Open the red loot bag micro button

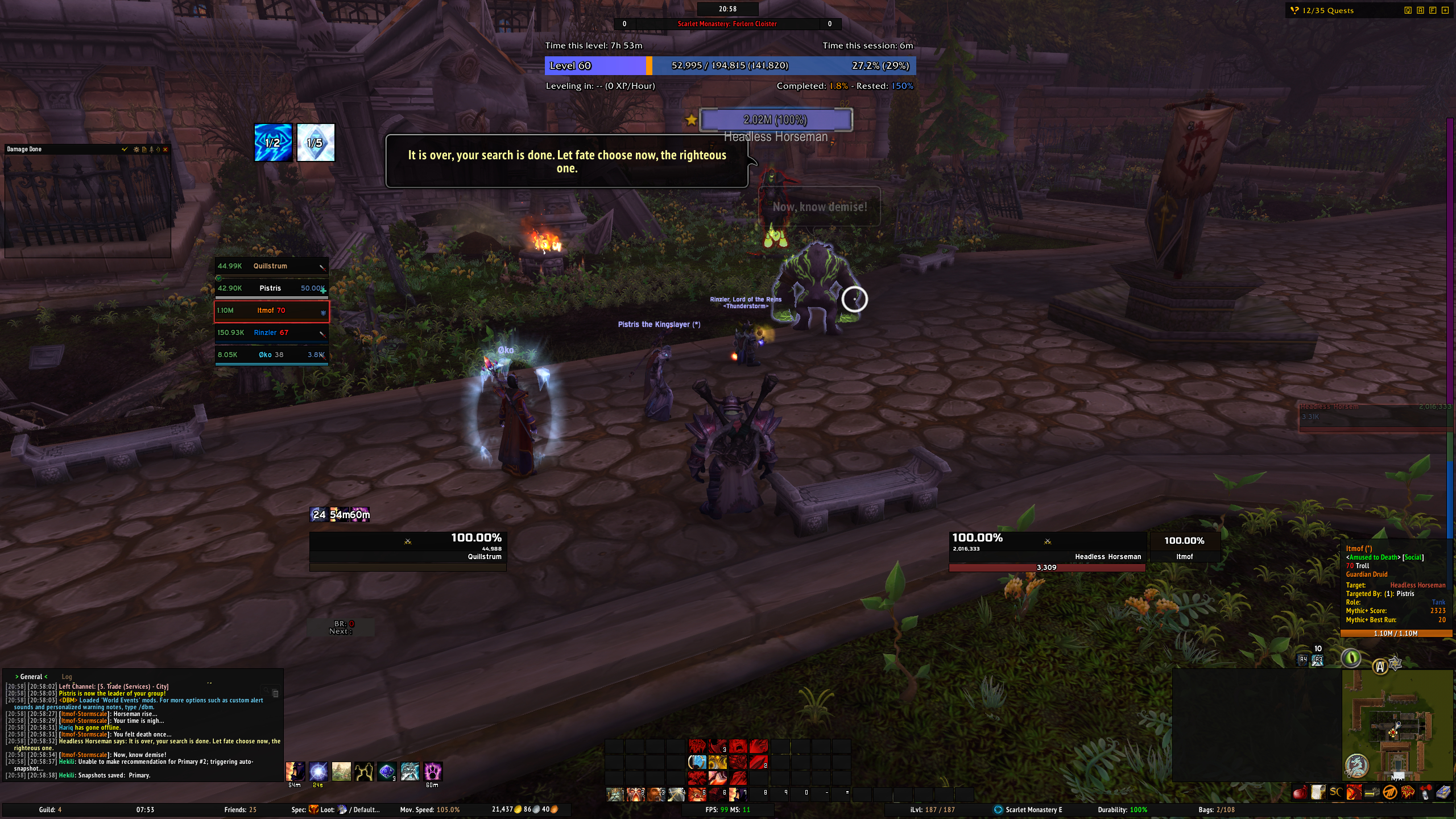[x=1299, y=793]
